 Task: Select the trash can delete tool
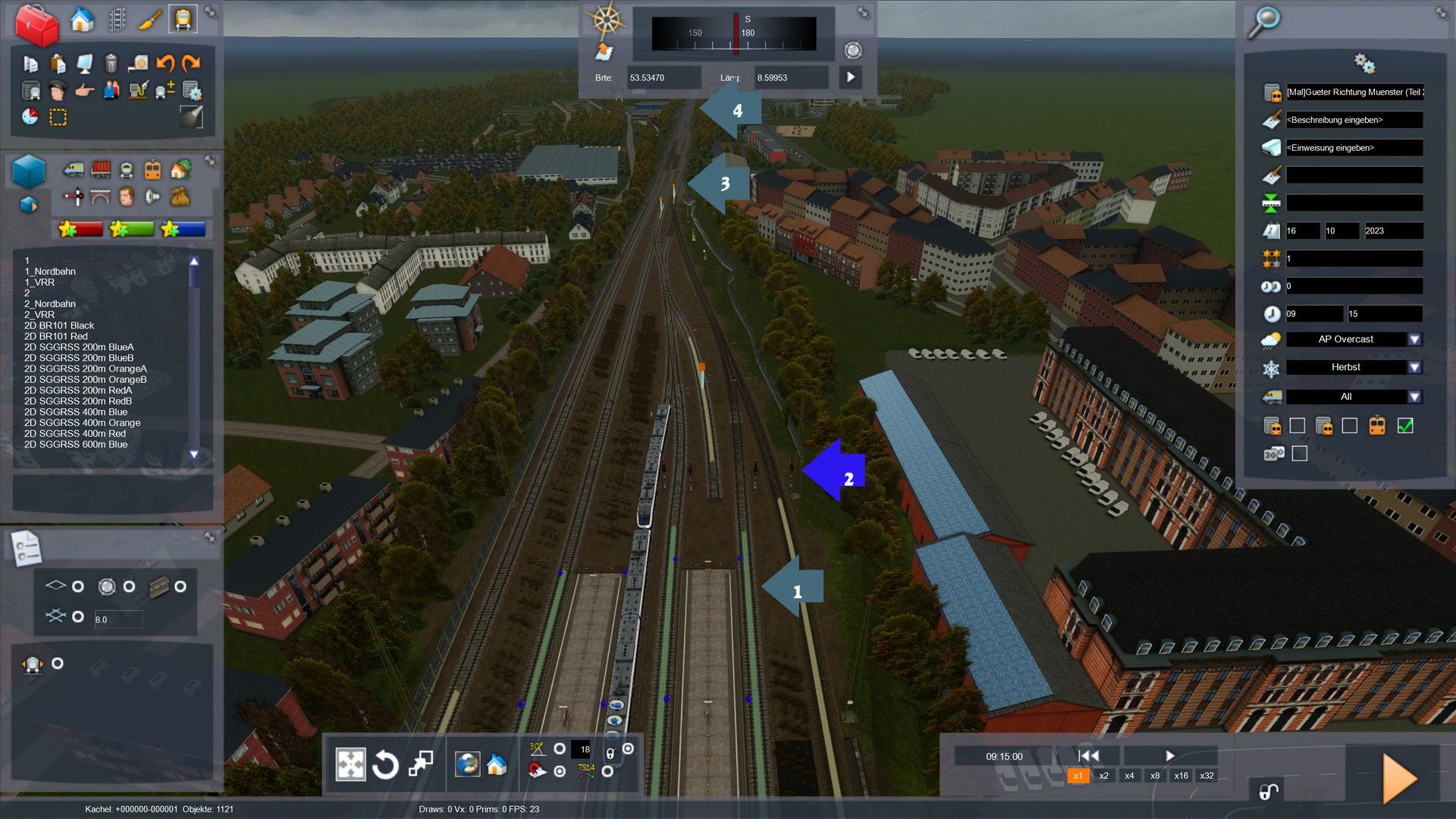point(111,63)
